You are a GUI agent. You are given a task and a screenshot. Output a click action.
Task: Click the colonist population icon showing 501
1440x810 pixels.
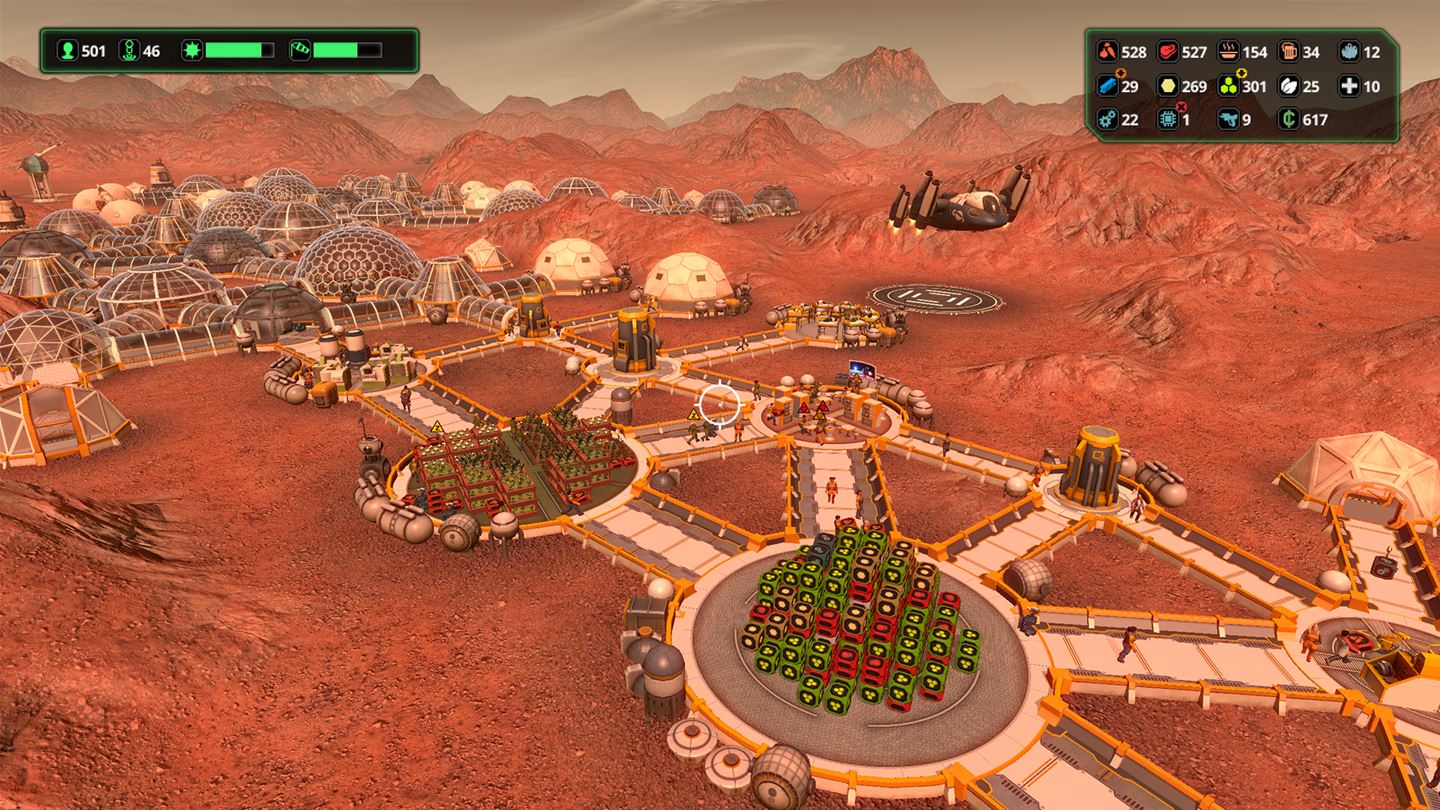click(x=68, y=50)
